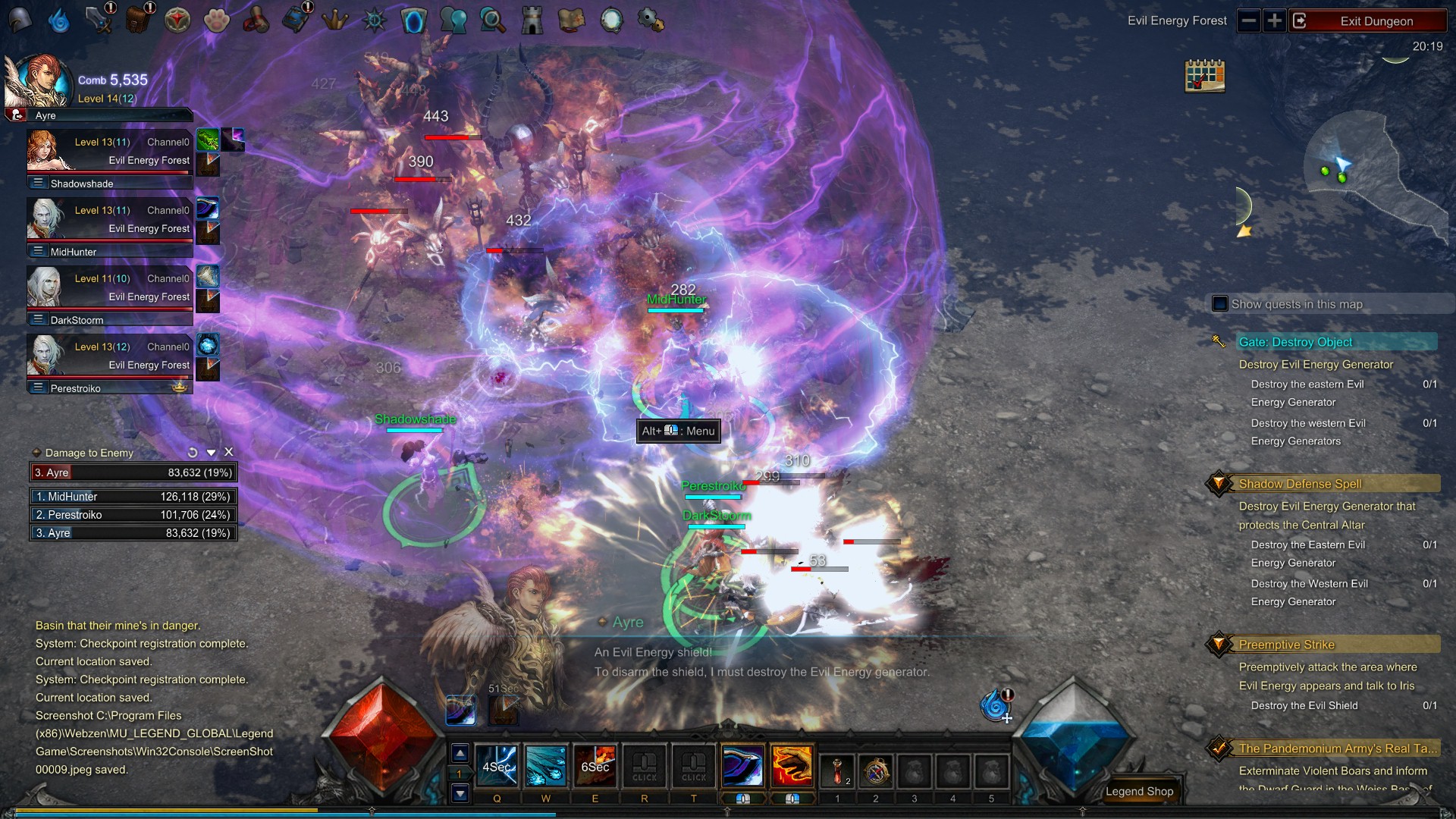Open the calendar attendance icon
The height and width of the screenshot is (819, 1456).
click(1204, 76)
